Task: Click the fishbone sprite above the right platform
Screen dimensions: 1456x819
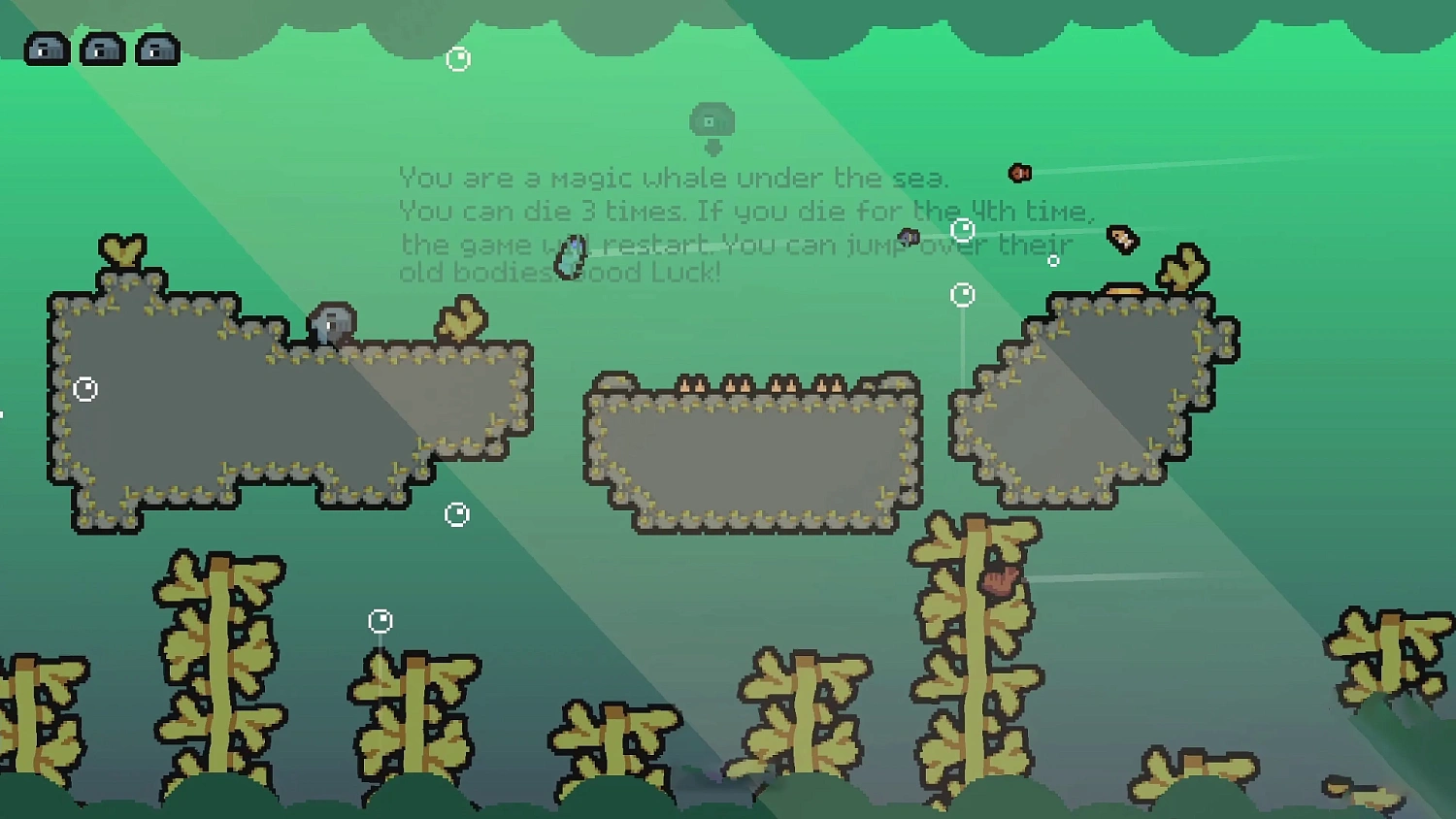Action: [x=1123, y=238]
